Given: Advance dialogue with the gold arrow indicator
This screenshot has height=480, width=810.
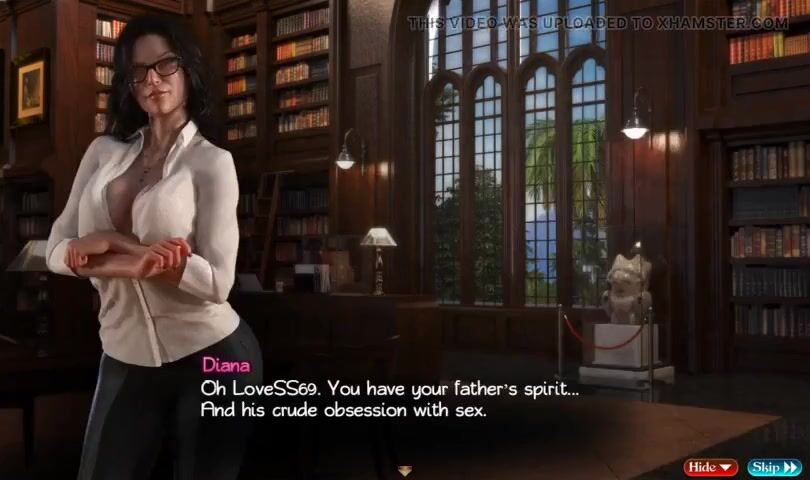Looking at the screenshot, I should pyautogui.click(x=405, y=469).
